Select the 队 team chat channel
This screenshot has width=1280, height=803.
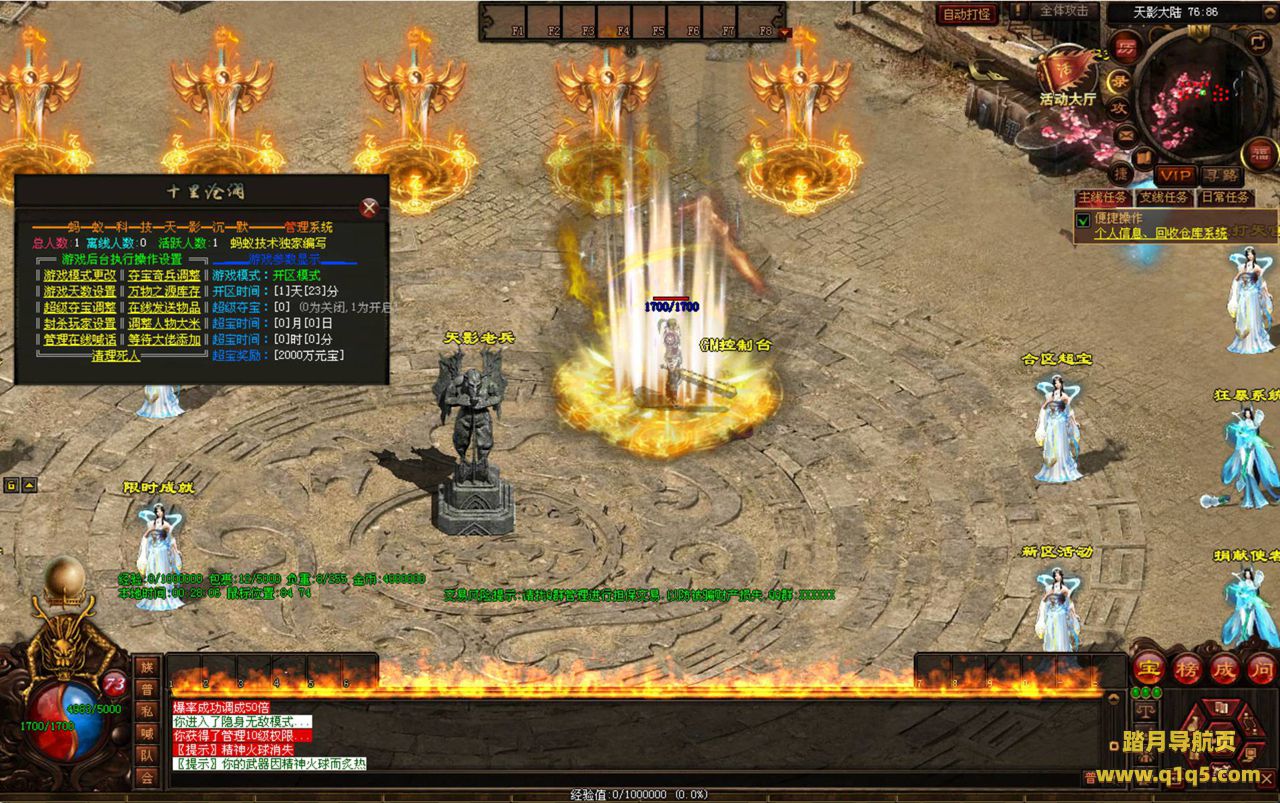click(x=147, y=755)
